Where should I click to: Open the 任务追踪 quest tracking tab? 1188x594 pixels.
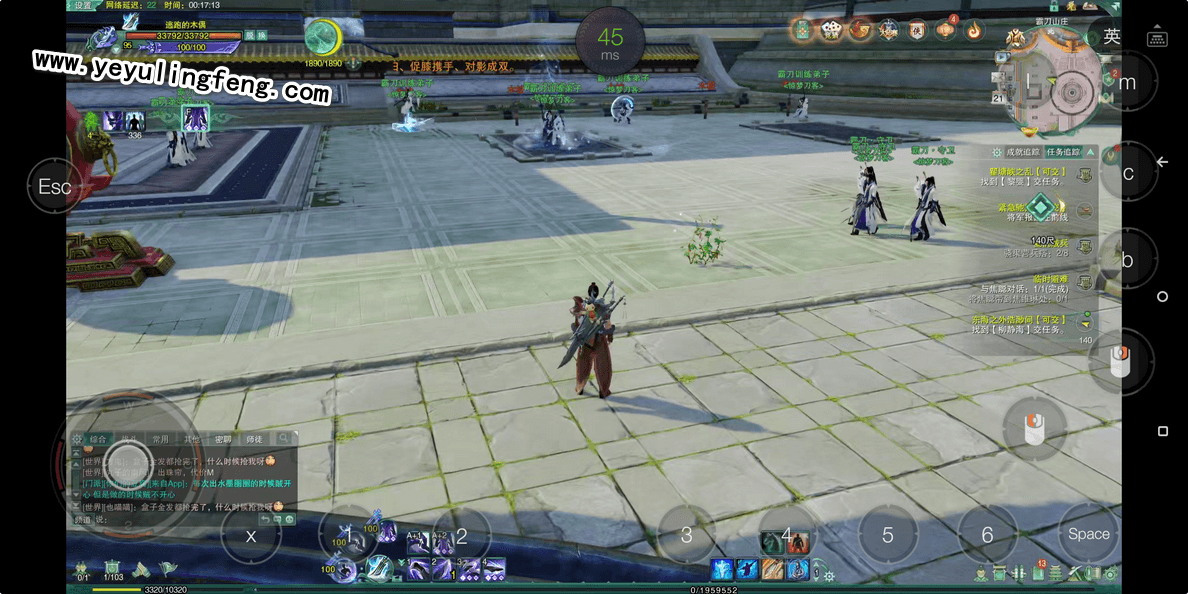1063,152
